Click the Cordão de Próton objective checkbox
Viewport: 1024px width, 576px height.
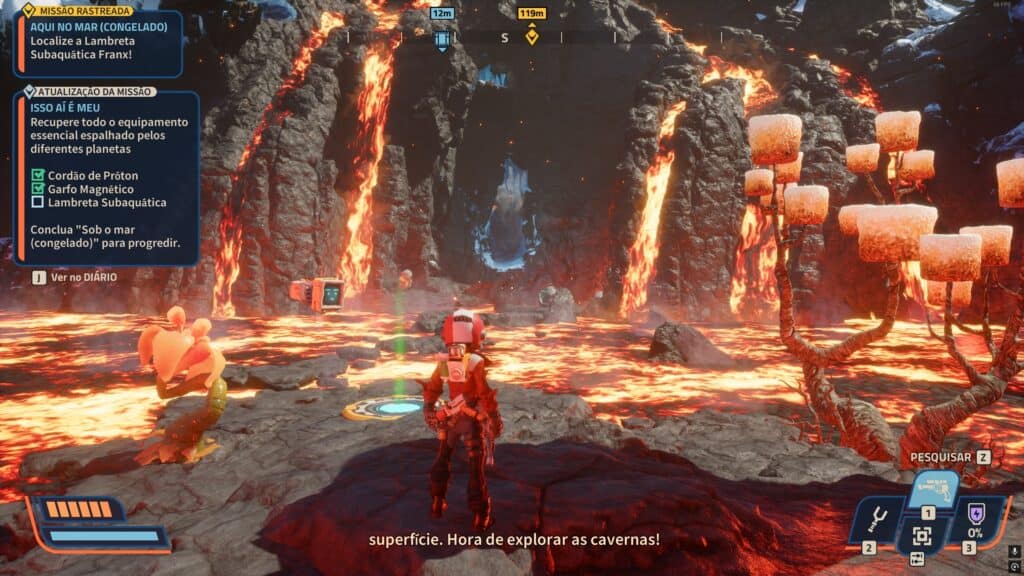tap(39, 175)
